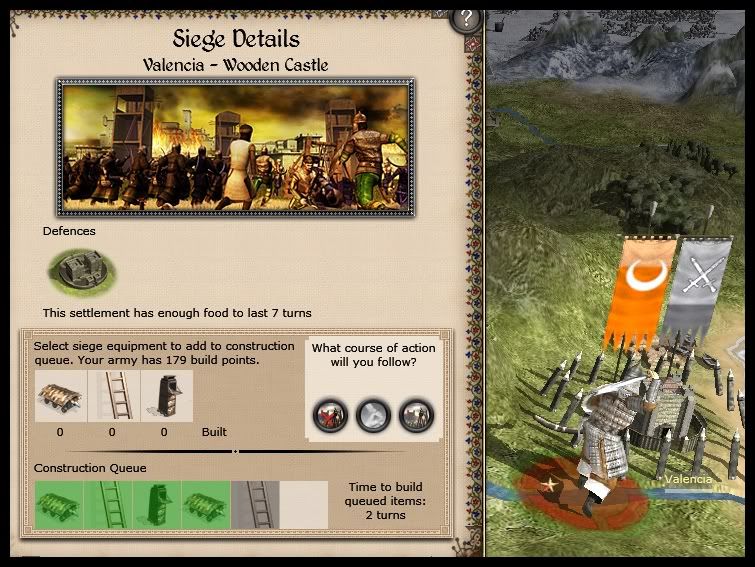The image size is (755, 567).
Task: Choose the greyed-out assault button
Action: tap(374, 414)
